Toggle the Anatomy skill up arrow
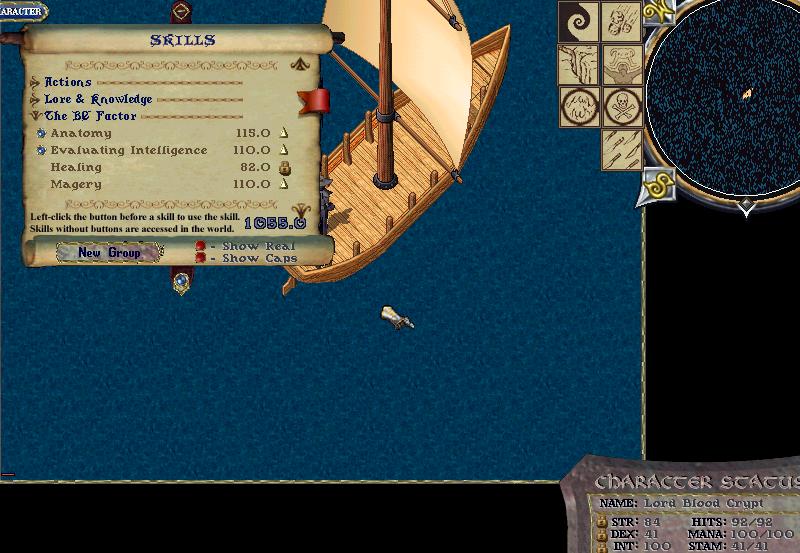The width and height of the screenshot is (800, 553). (284, 133)
